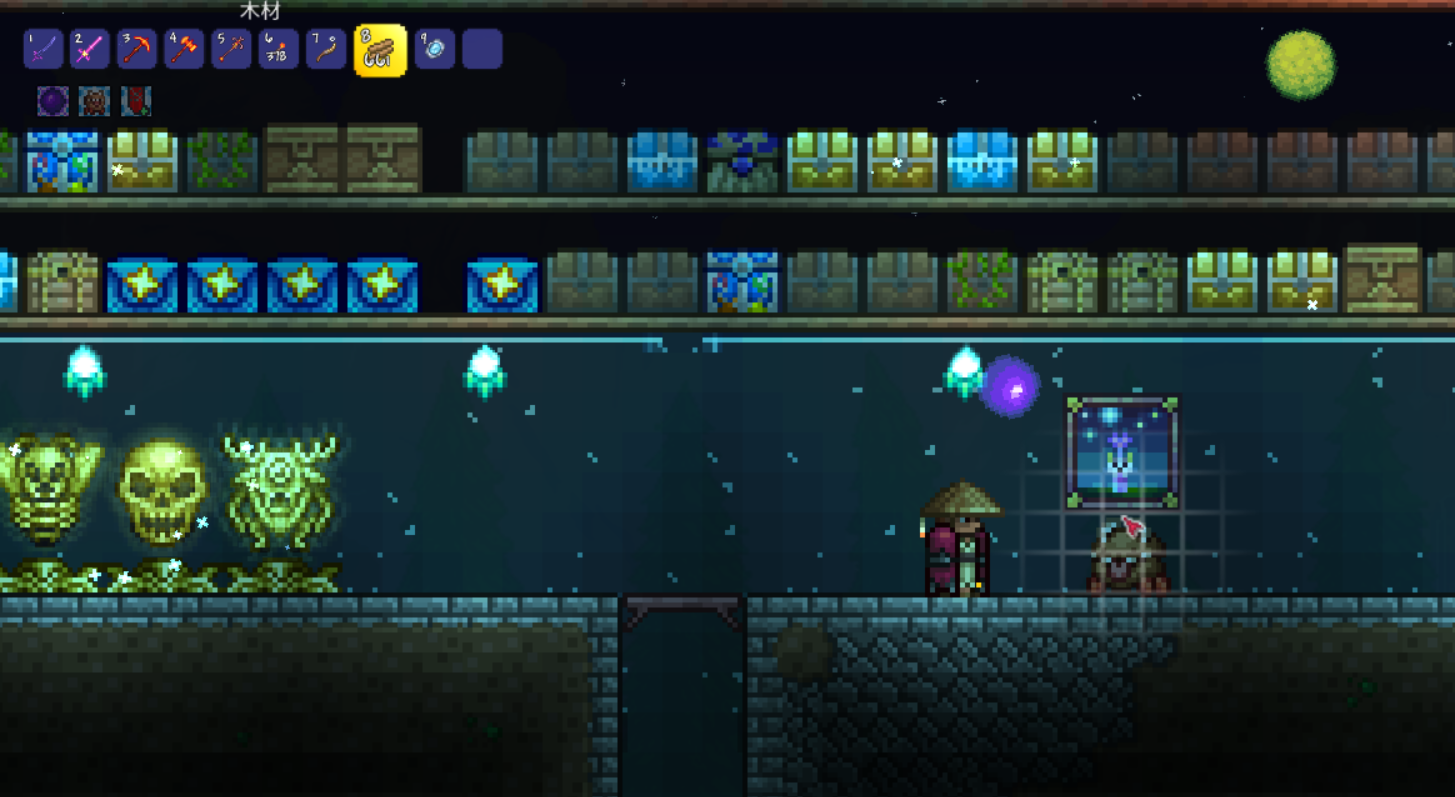Activate the magic mirror hotbar slot

[435, 49]
